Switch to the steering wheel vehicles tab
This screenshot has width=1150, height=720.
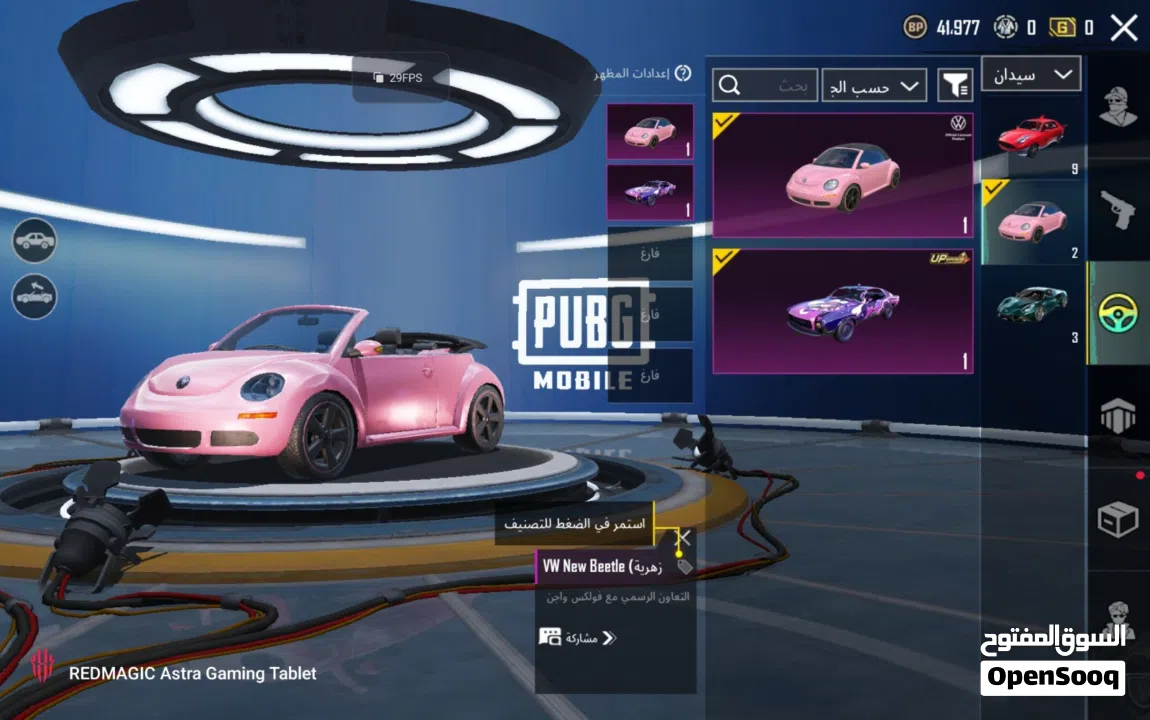point(1118,313)
